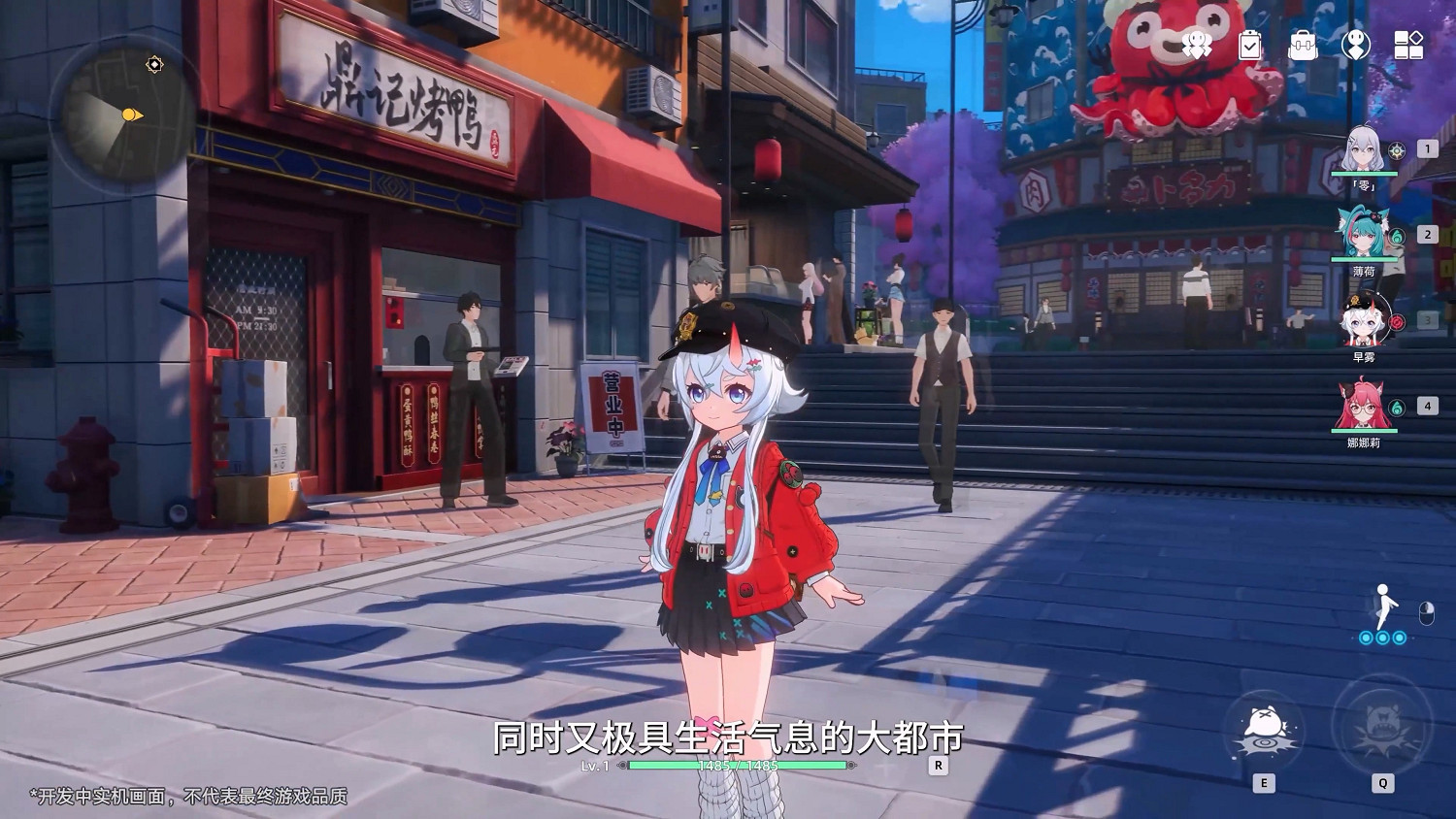The height and width of the screenshot is (819, 1456).
Task: Click 薄荷's green element icon
Action: (x=1396, y=238)
